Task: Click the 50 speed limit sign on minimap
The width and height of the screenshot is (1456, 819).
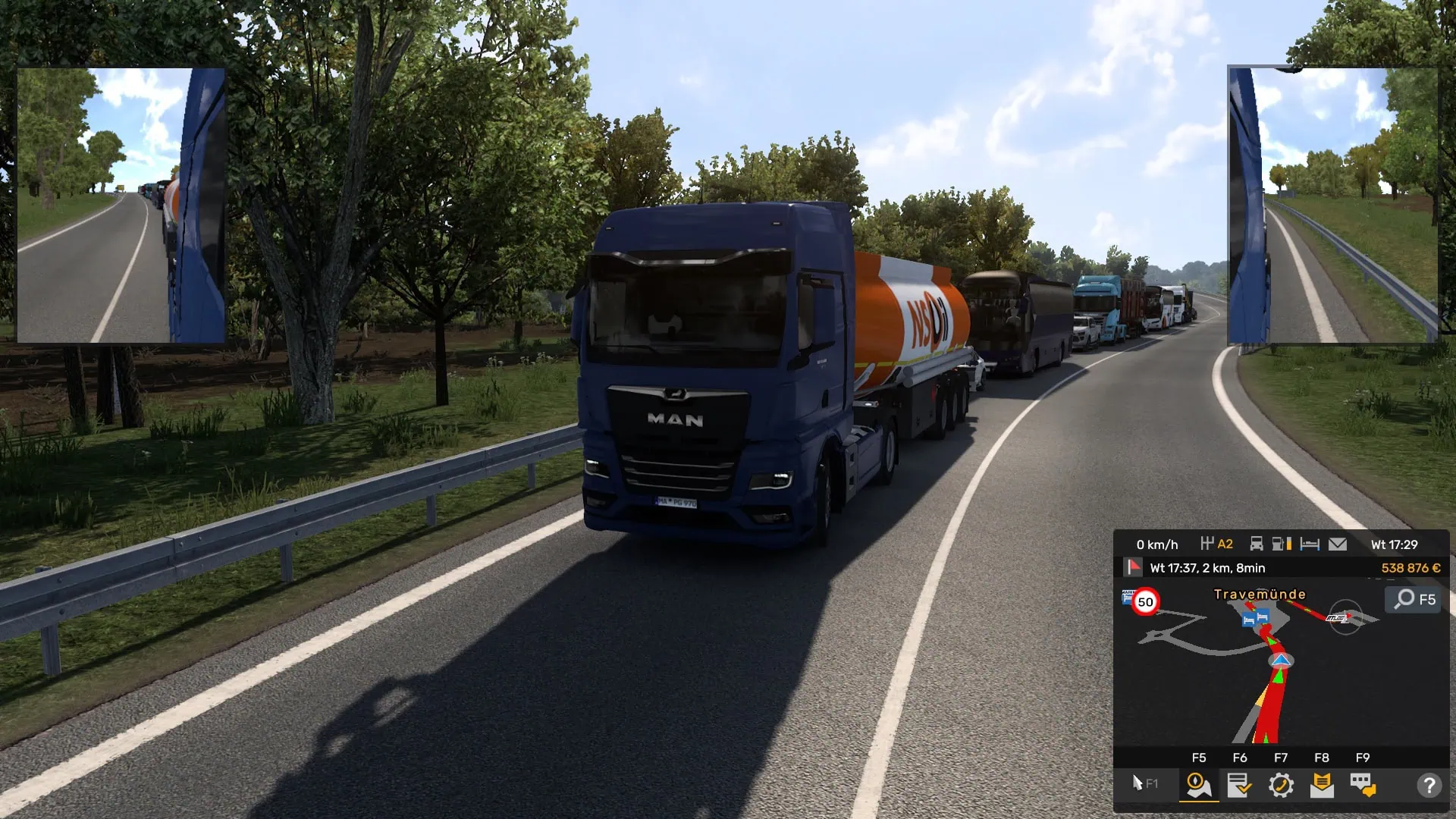Action: tap(1144, 601)
